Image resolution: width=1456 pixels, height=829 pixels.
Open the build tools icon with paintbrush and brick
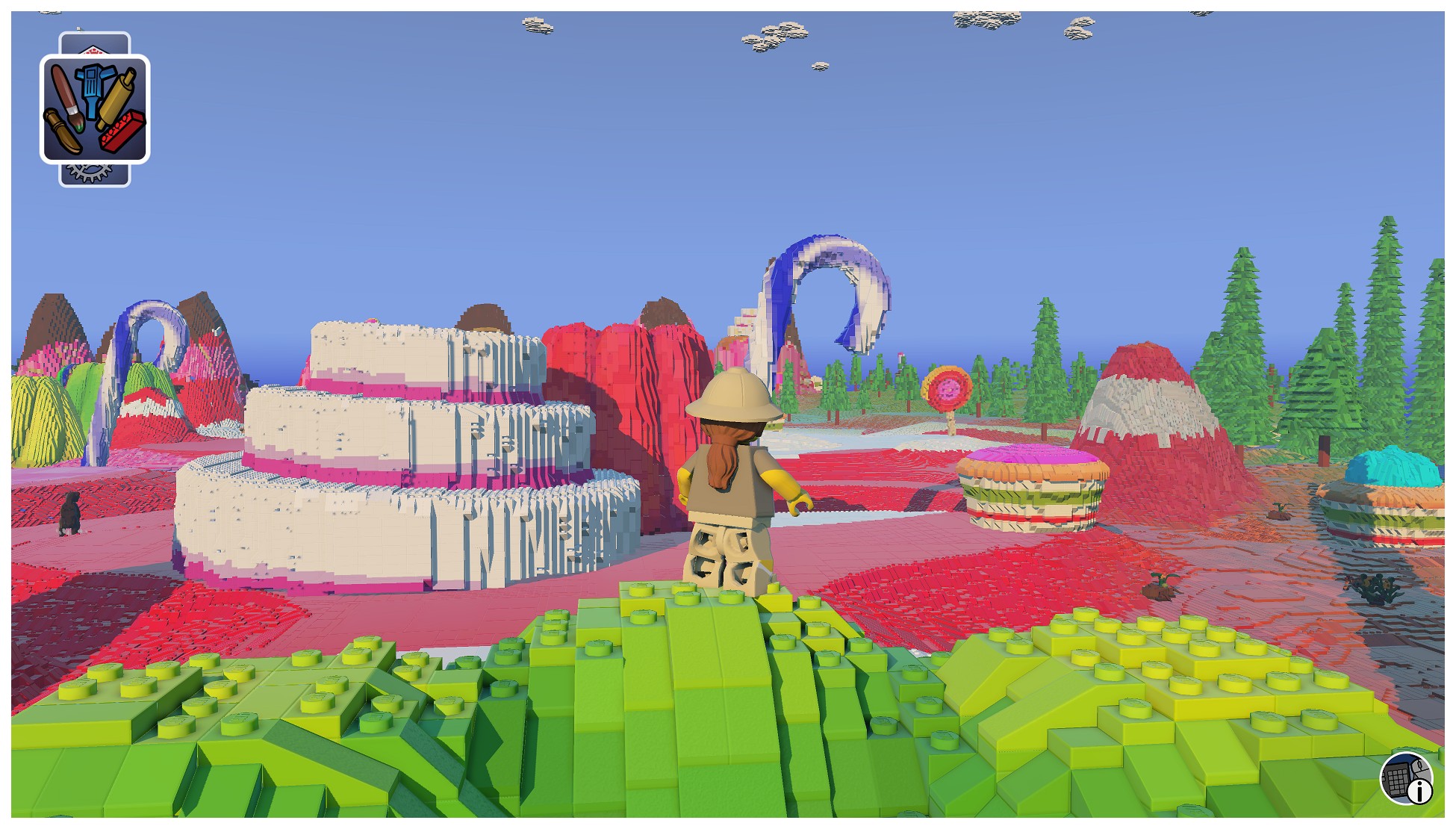tap(95, 109)
